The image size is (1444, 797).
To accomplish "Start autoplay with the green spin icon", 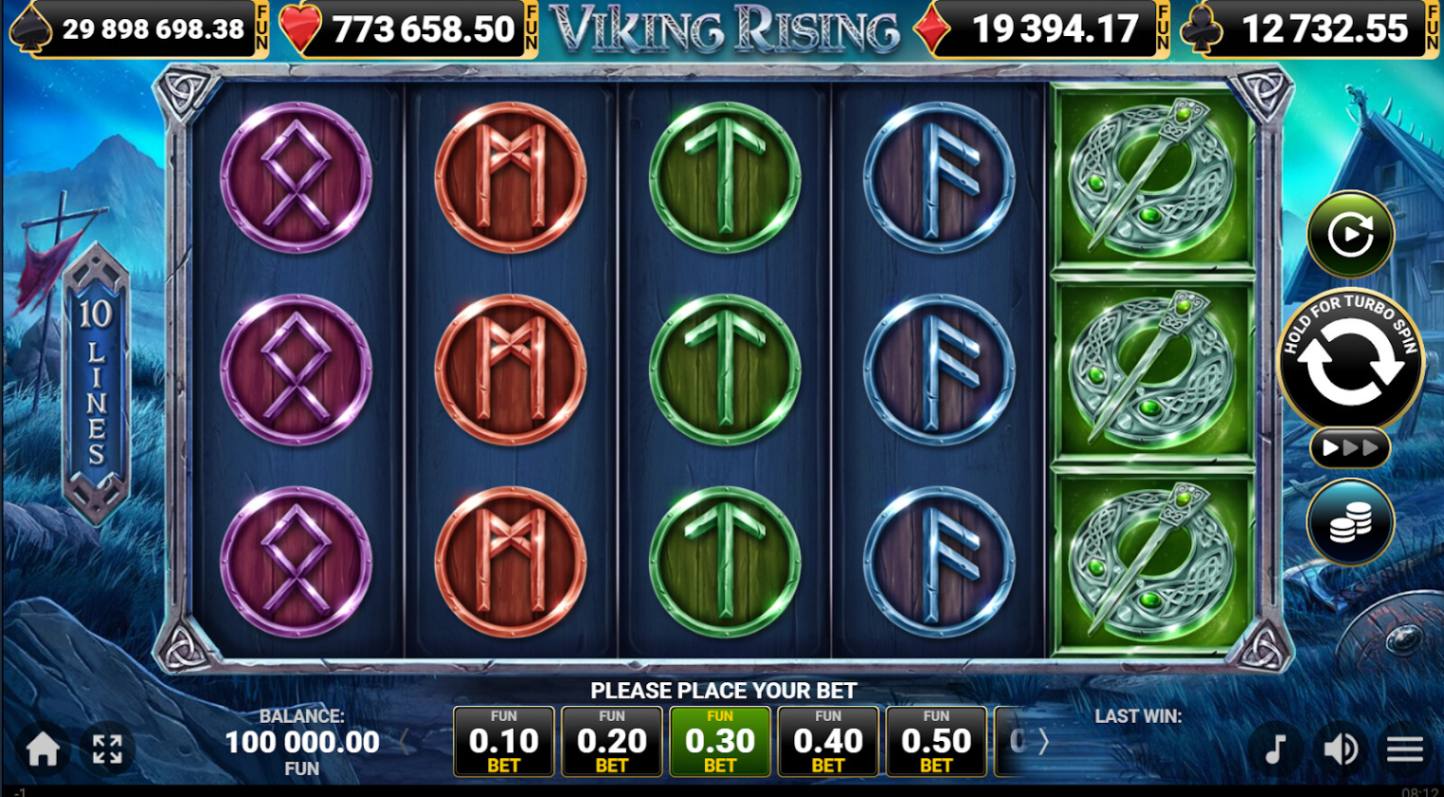I will pyautogui.click(x=1349, y=233).
